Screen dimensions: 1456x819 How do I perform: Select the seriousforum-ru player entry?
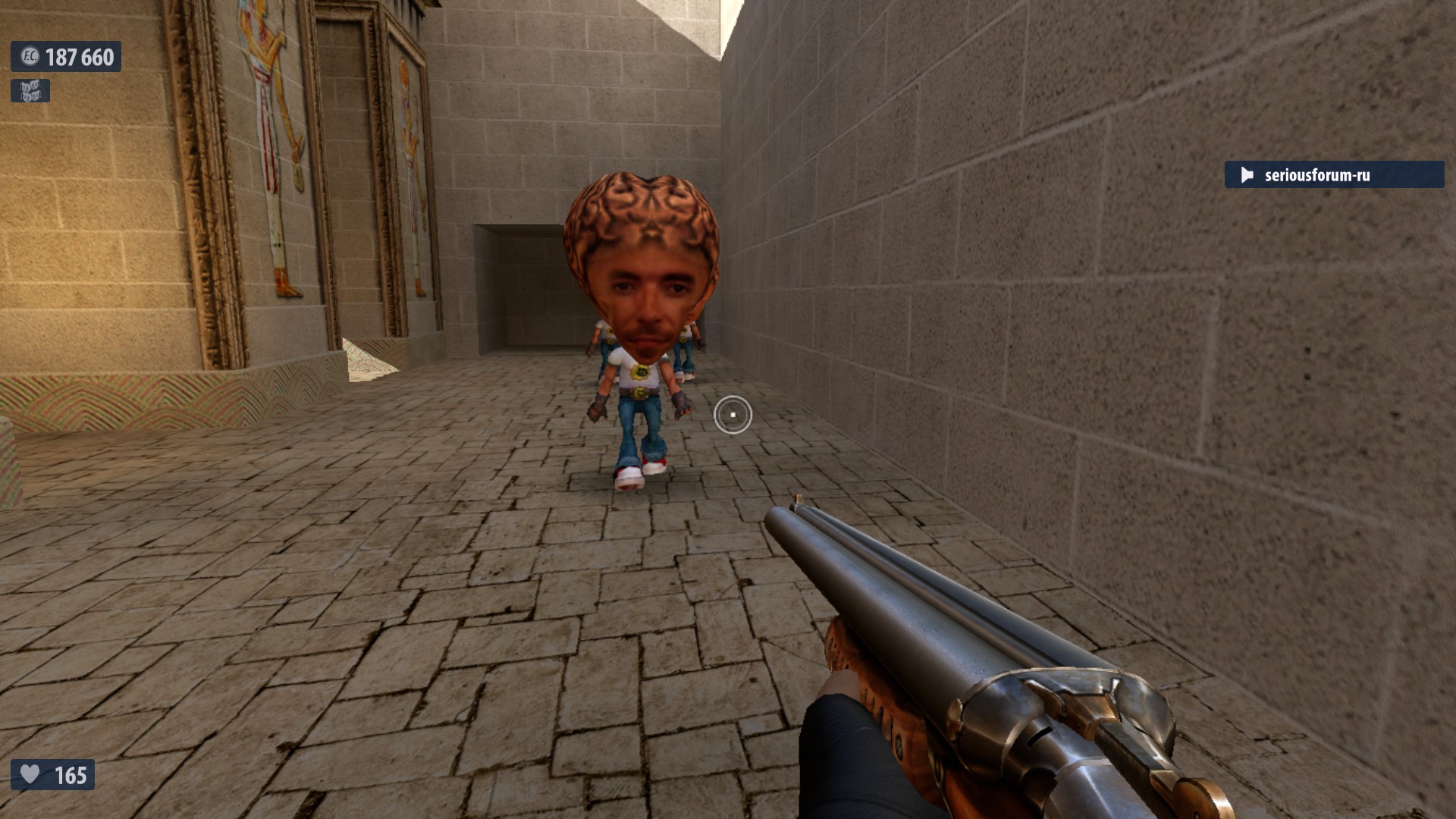click(1333, 175)
